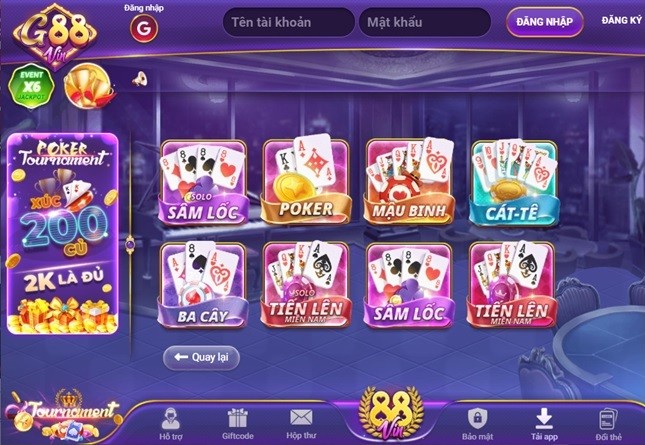645x445 pixels.
Task: Open the Giftcode menu
Action: click(x=236, y=423)
